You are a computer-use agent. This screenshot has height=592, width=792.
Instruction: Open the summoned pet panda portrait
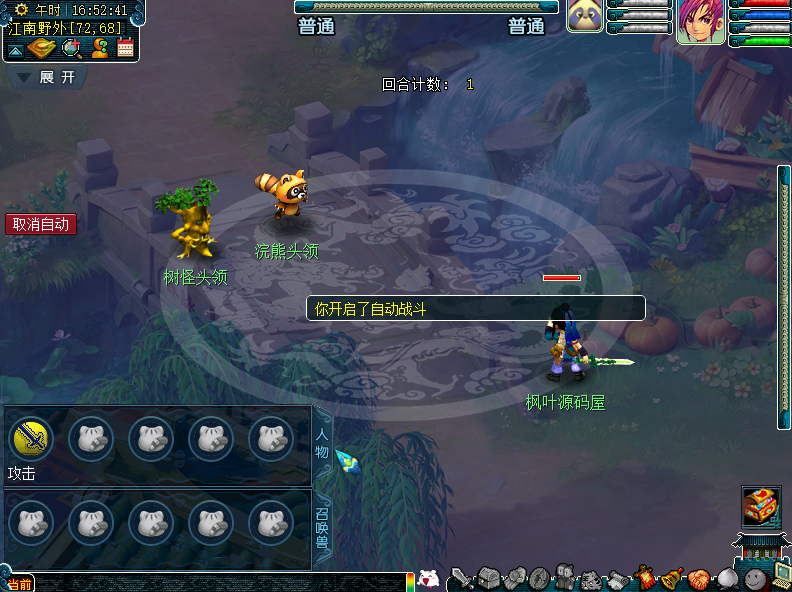pos(585,17)
